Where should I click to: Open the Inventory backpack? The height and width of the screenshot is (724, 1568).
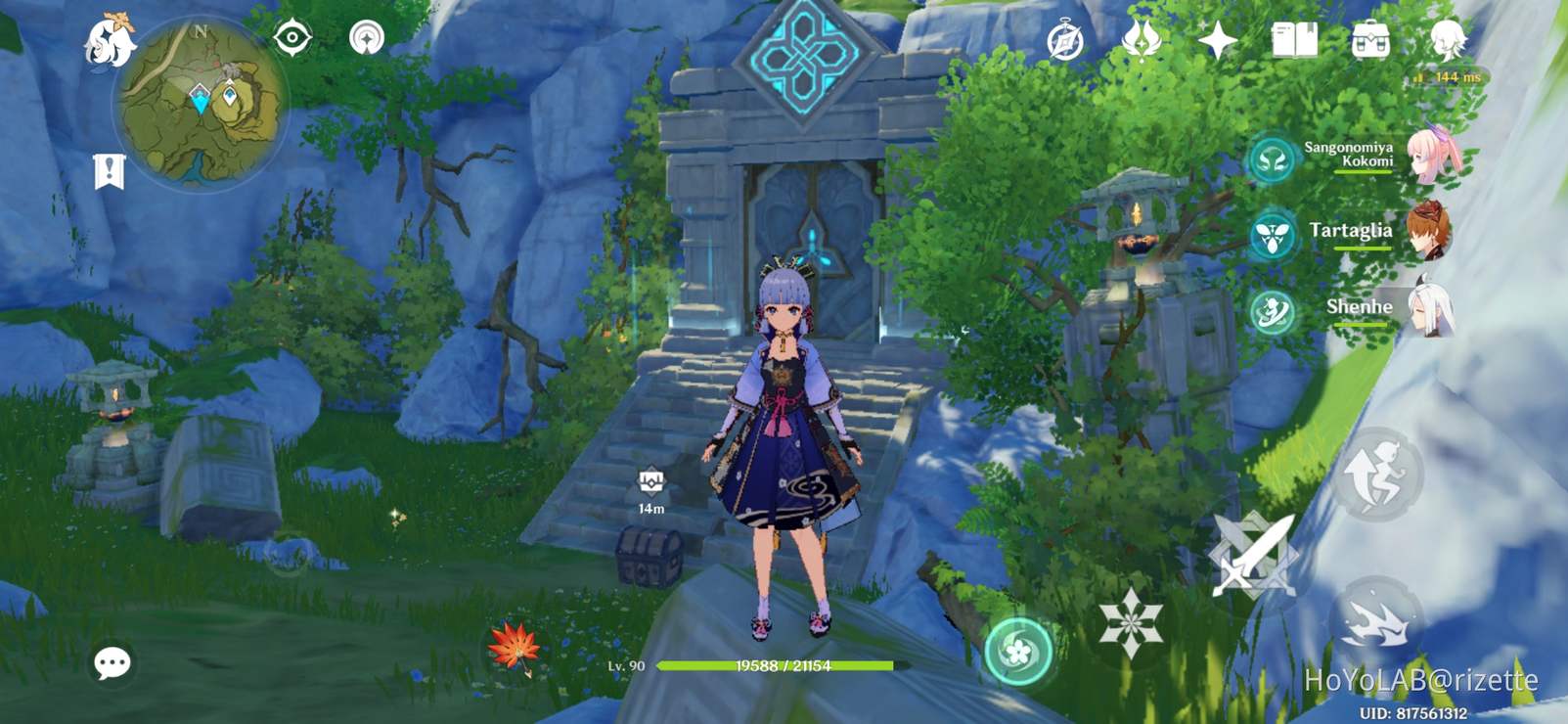point(1369,41)
